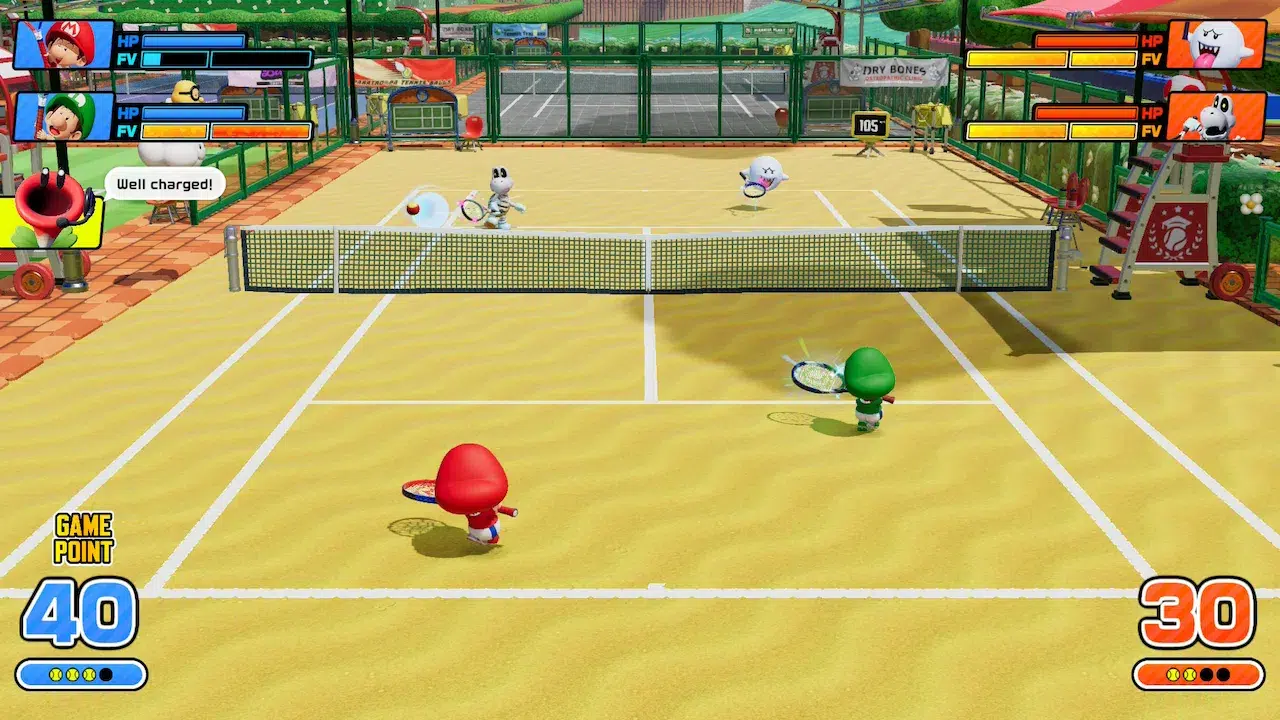Click Boo's portrait icon
Viewport: 1280px width, 720px height.
pyautogui.click(x=1215, y=45)
